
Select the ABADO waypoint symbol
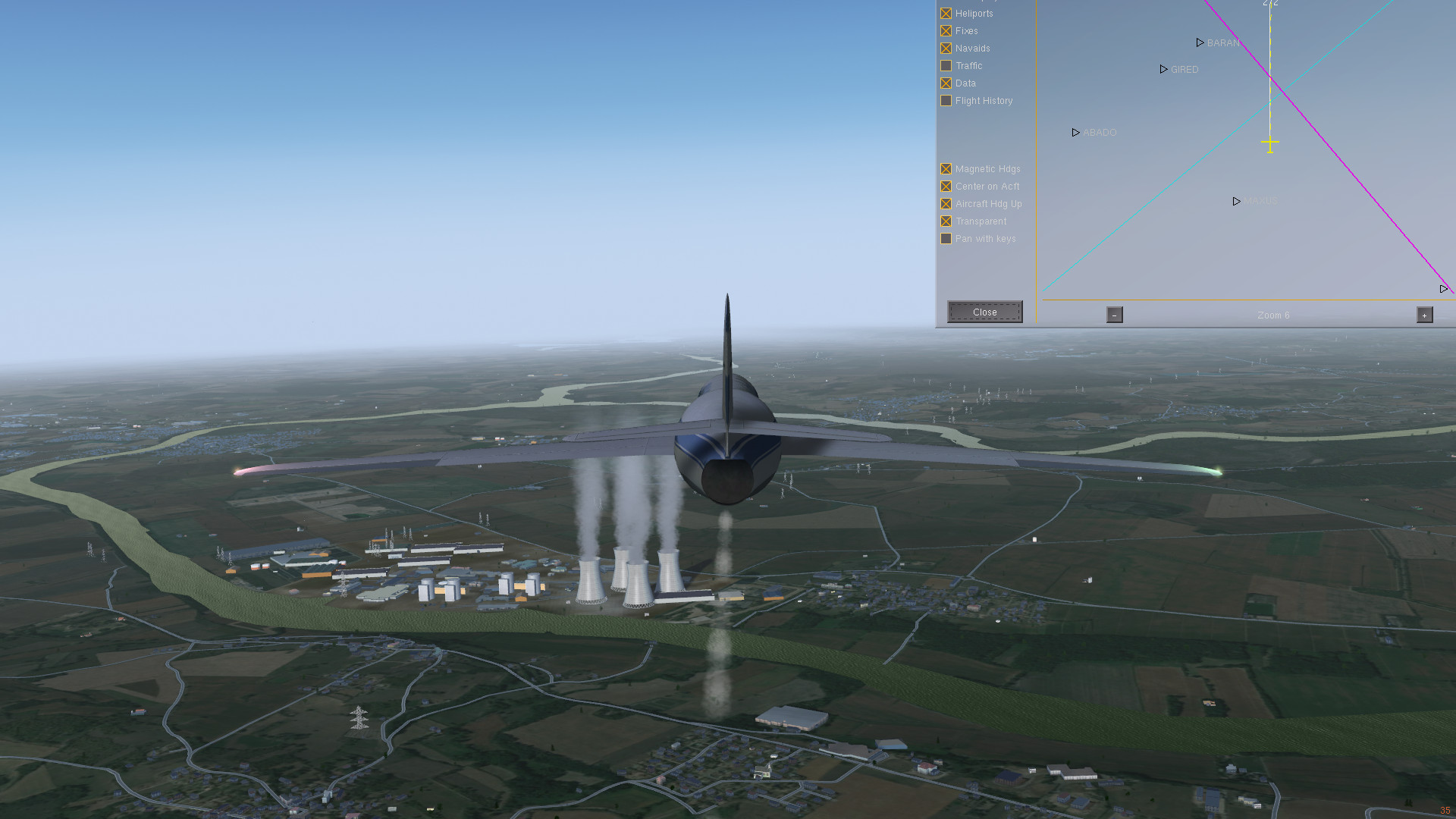click(1075, 132)
